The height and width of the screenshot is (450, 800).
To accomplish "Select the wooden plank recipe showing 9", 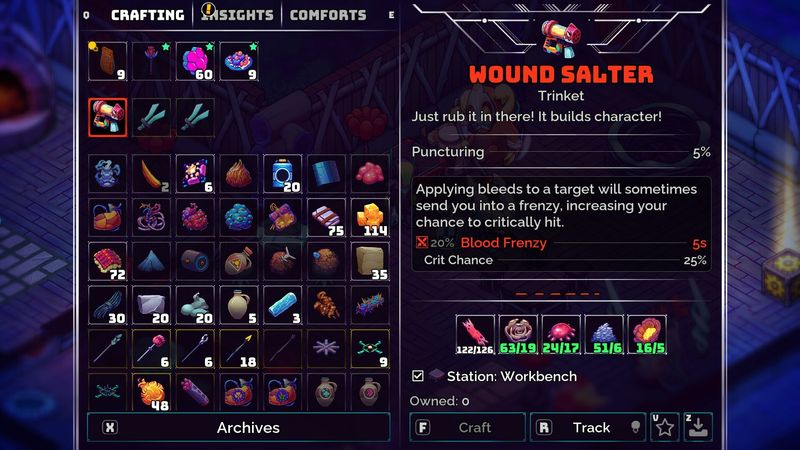I will tap(107, 61).
